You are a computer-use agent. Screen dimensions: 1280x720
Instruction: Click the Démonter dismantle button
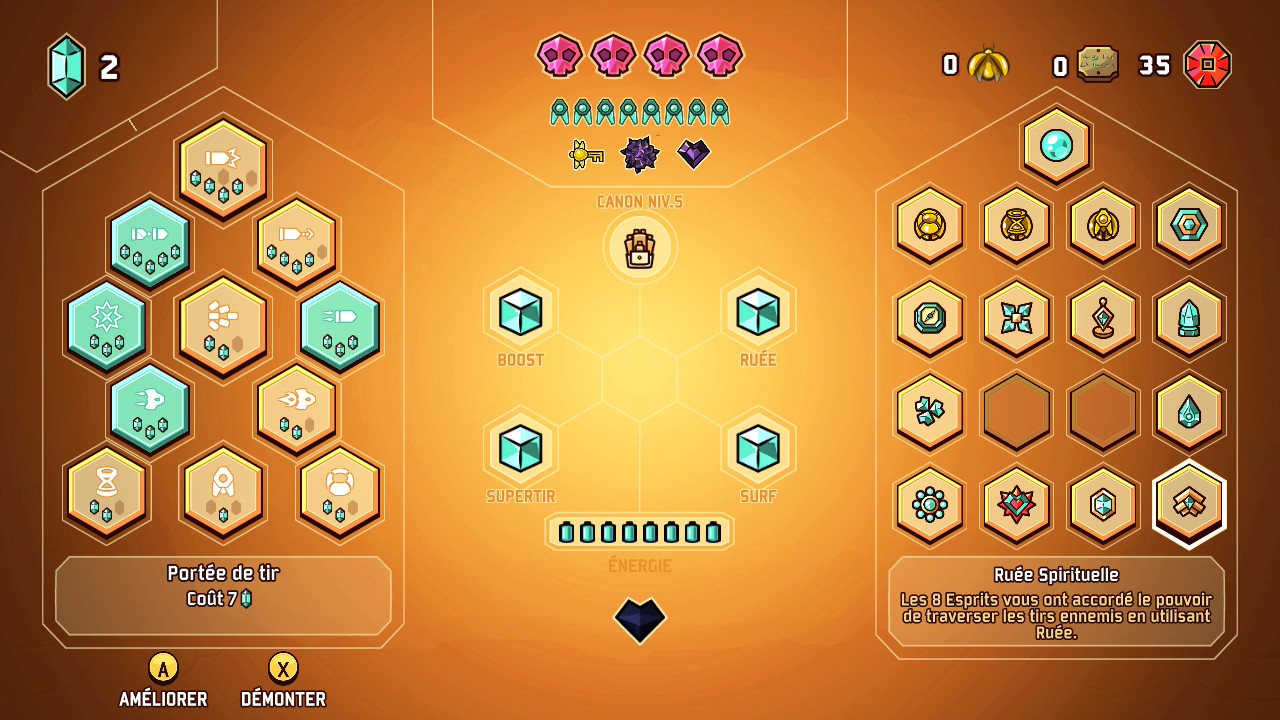(283, 668)
